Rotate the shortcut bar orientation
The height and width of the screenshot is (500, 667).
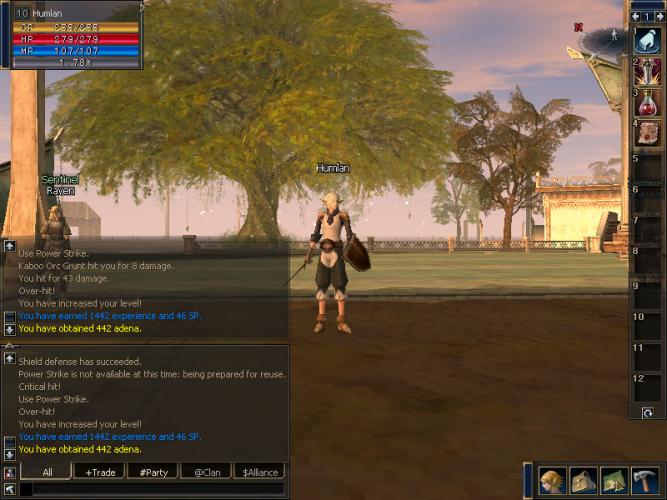coord(647,412)
